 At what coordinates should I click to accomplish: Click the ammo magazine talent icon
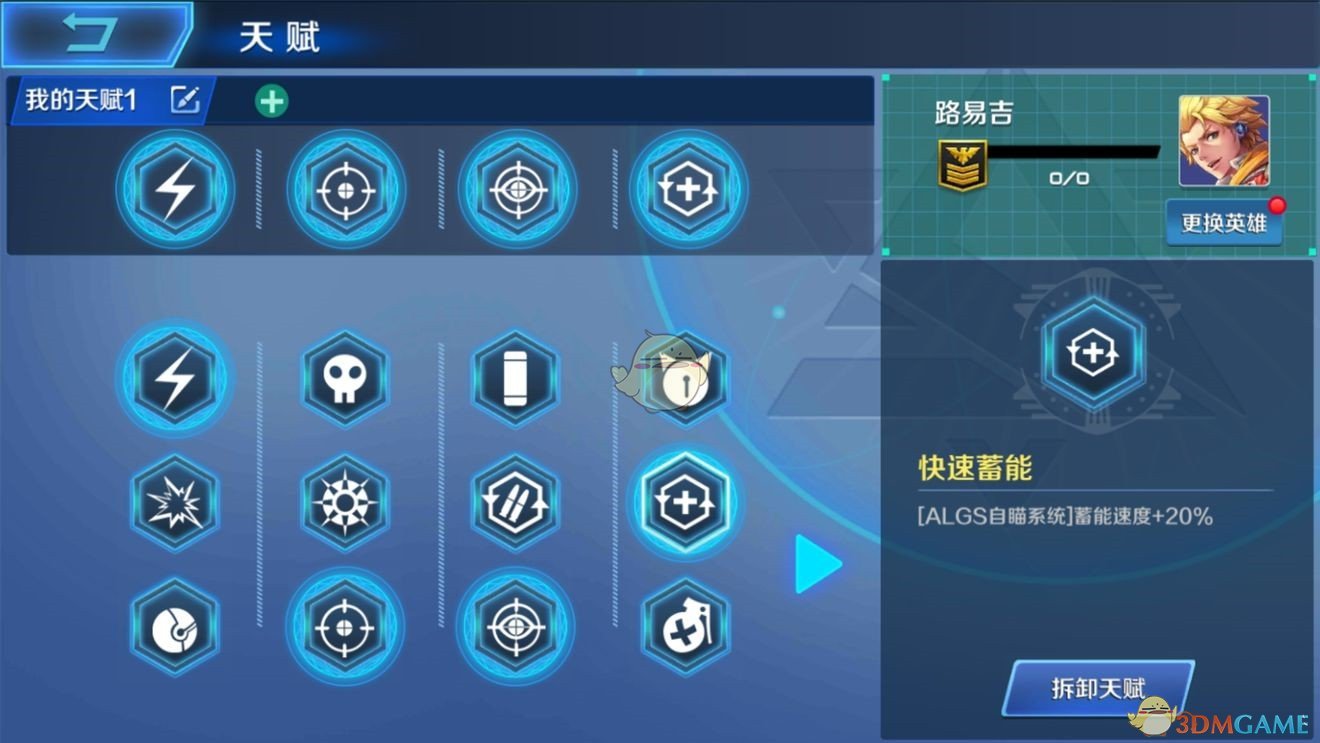[515, 378]
